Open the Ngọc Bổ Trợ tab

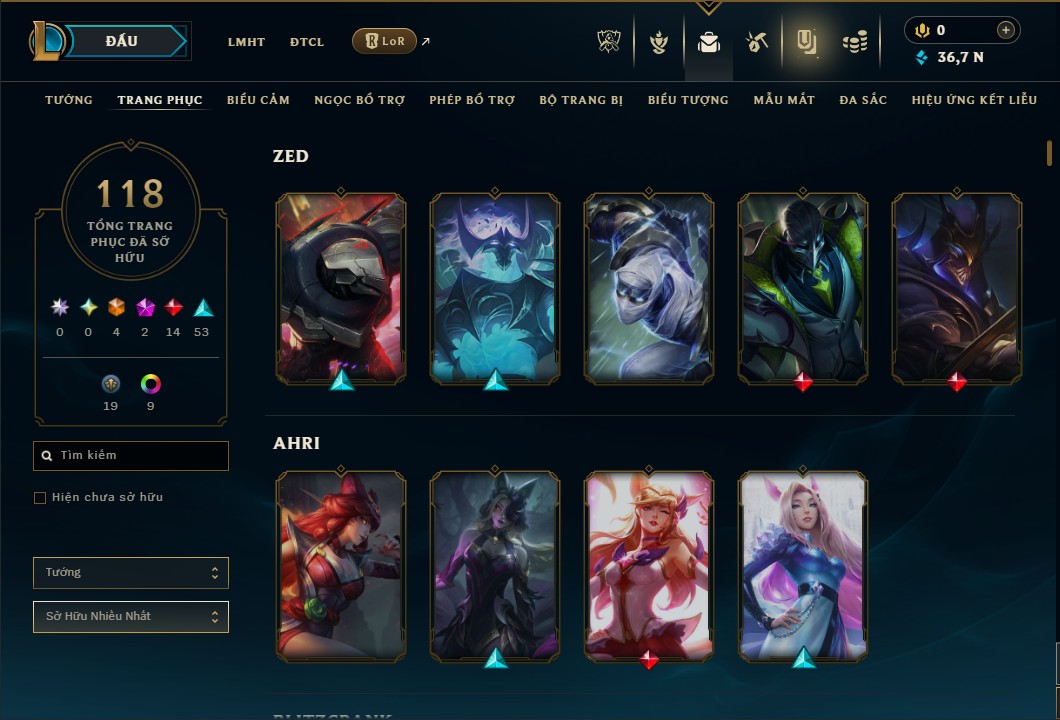pyautogui.click(x=359, y=100)
